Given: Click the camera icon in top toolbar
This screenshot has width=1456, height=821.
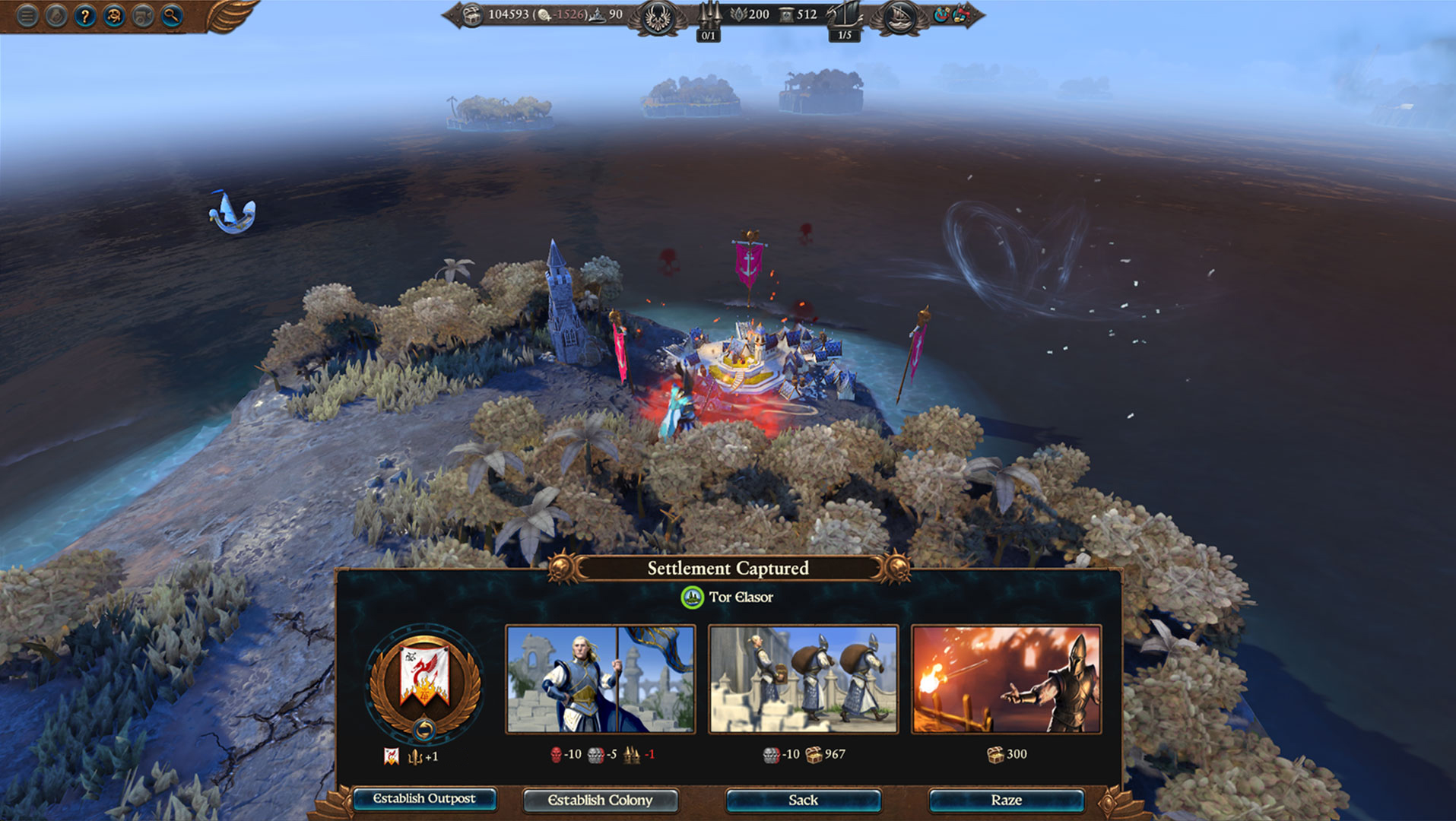Looking at the screenshot, I should click(143, 16).
